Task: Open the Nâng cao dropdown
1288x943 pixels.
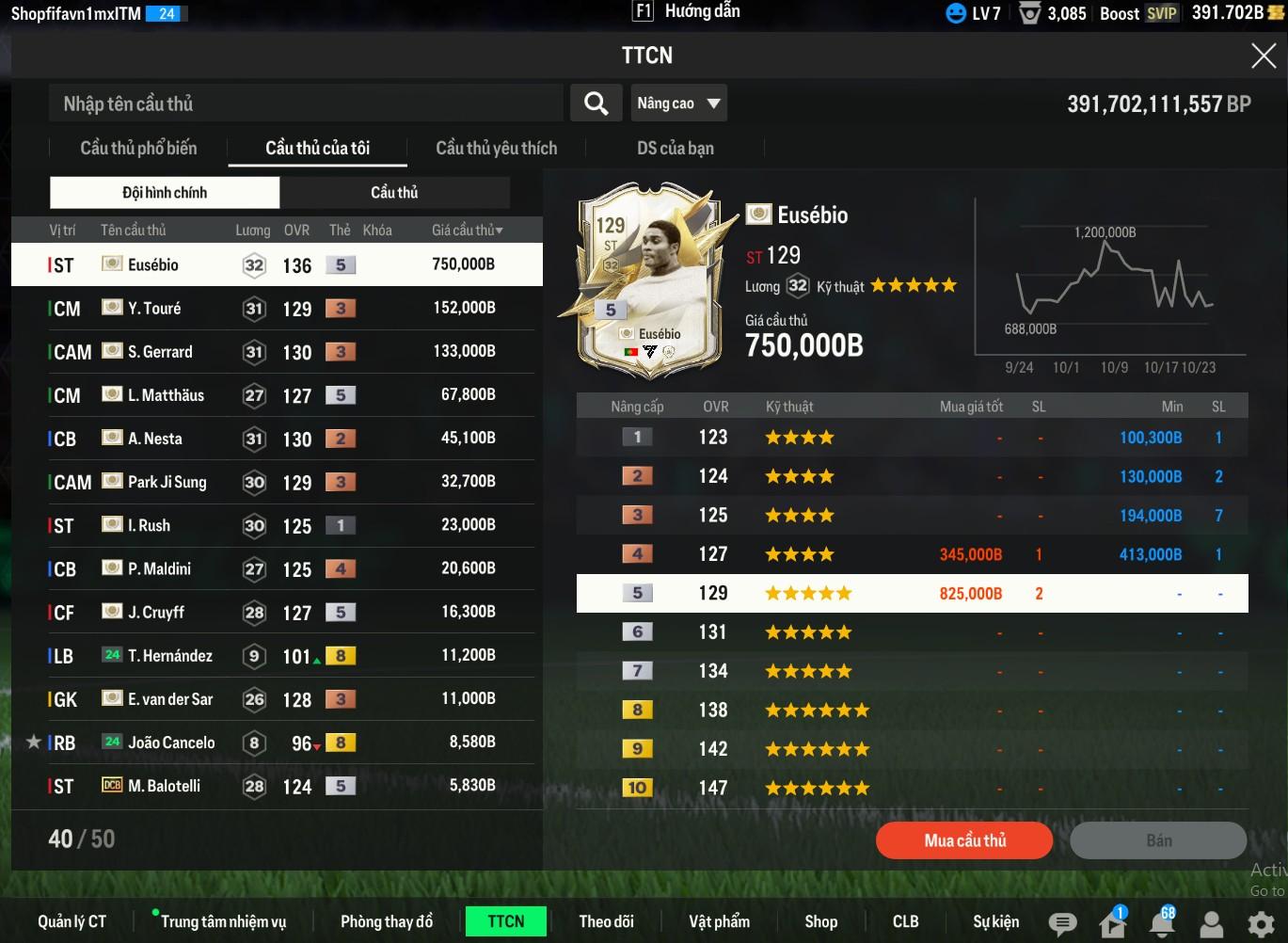Action: tap(678, 104)
